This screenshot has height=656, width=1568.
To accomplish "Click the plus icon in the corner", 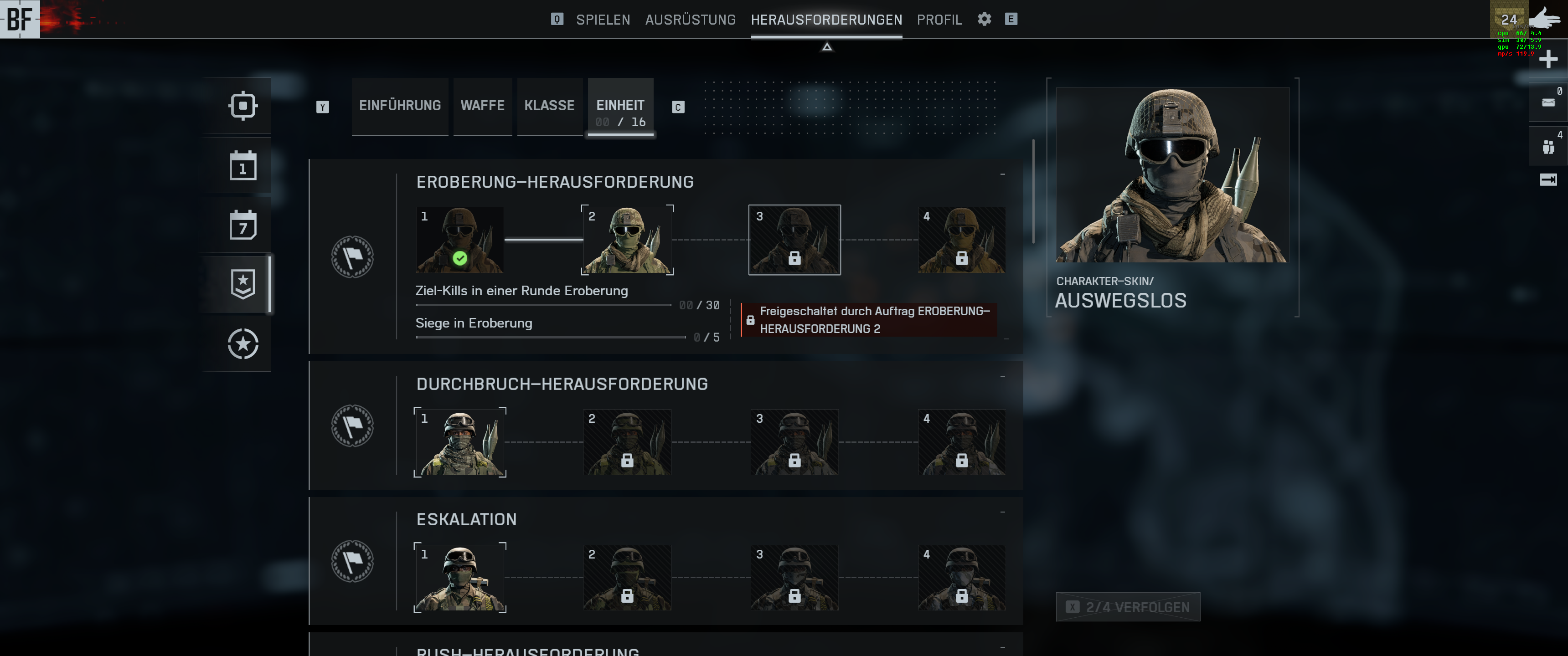I will (1548, 59).
